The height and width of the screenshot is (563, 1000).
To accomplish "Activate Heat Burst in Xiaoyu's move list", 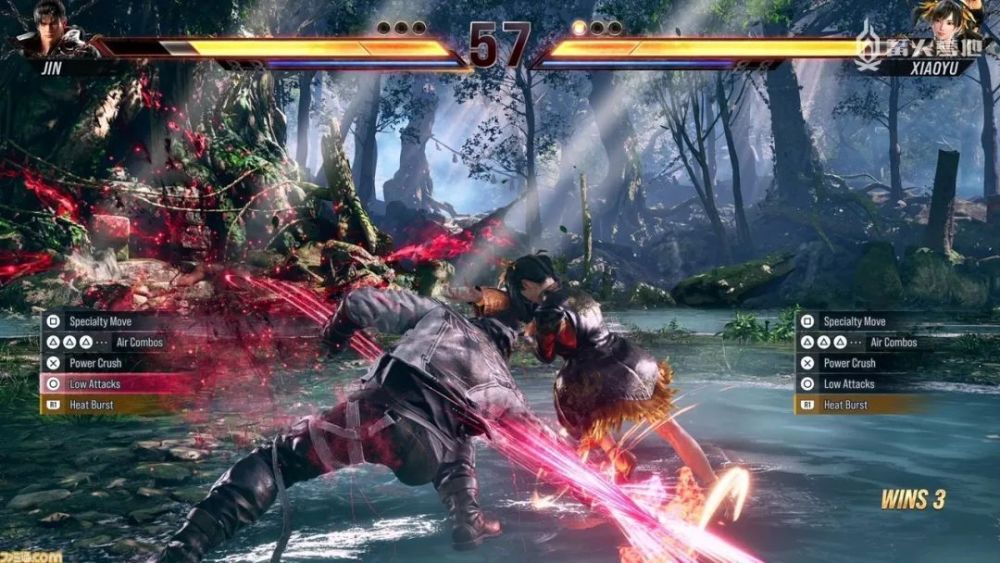I will (845, 405).
